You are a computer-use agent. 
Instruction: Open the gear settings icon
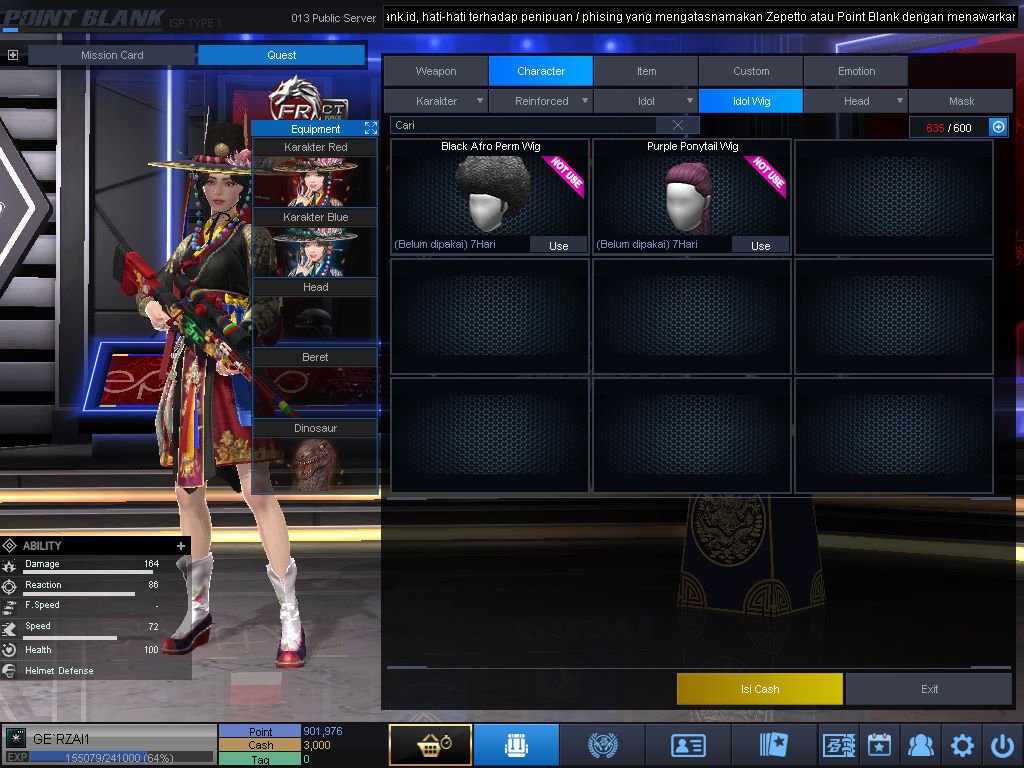click(962, 745)
